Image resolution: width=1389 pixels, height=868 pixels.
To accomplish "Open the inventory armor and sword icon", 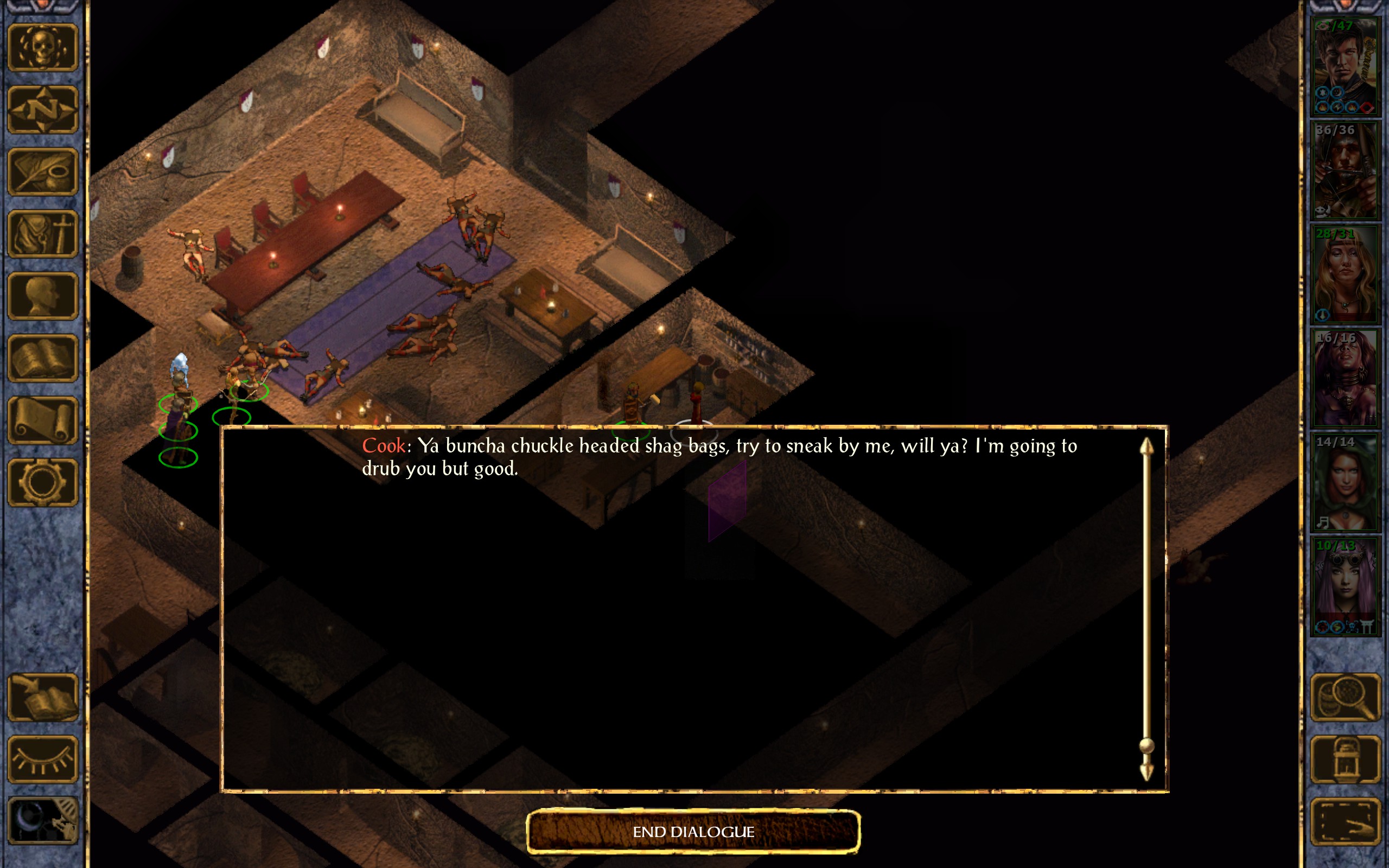I will [x=43, y=234].
